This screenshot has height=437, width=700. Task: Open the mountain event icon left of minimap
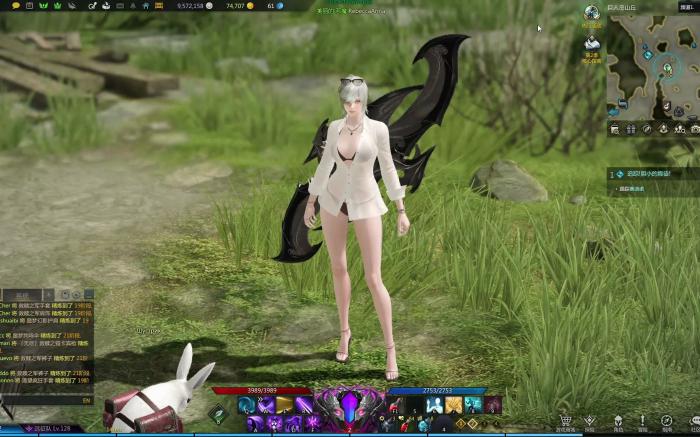tap(591, 45)
